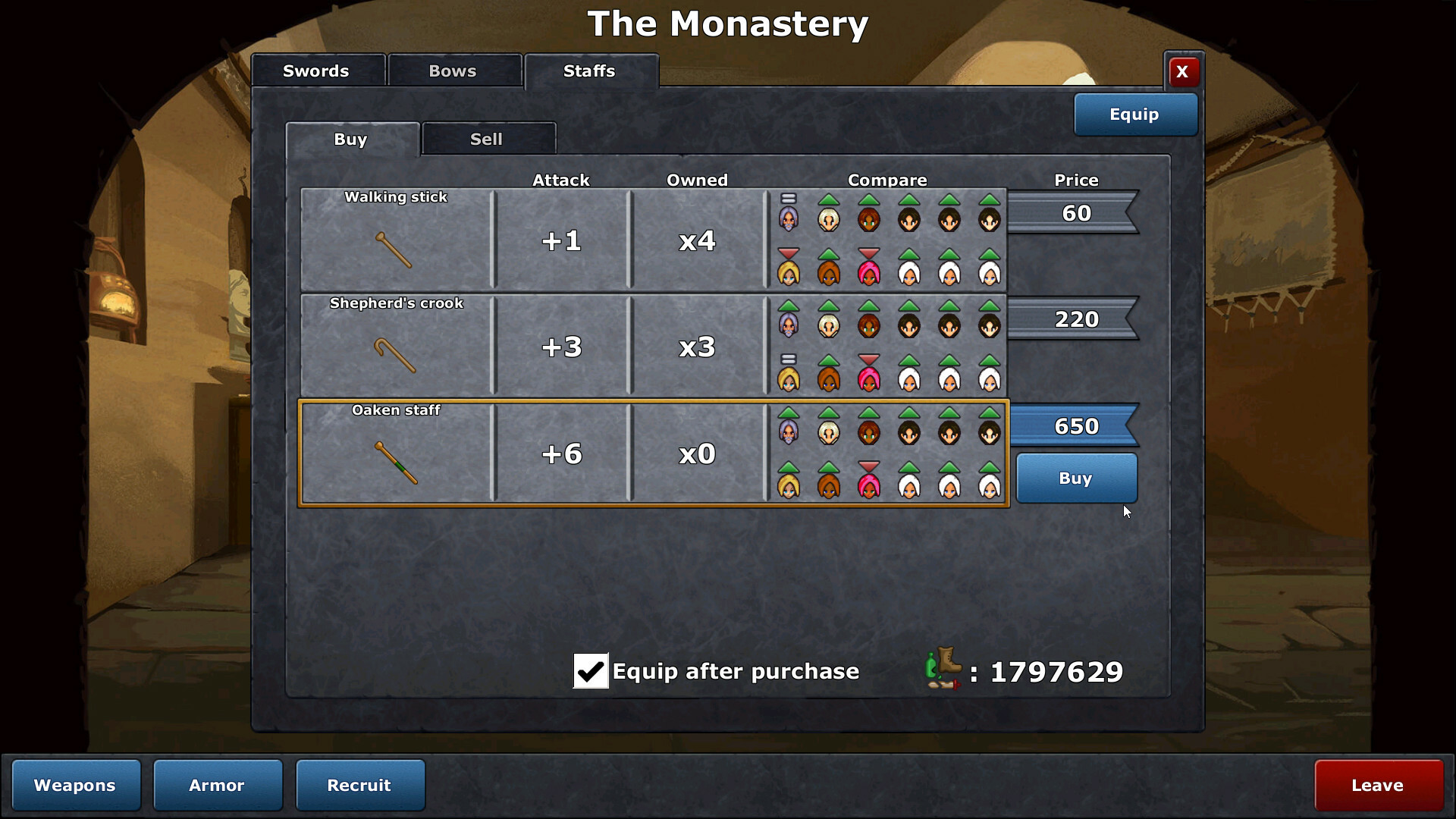This screenshot has width=1456, height=819.
Task: Go to the Armor shop
Action: tap(218, 786)
